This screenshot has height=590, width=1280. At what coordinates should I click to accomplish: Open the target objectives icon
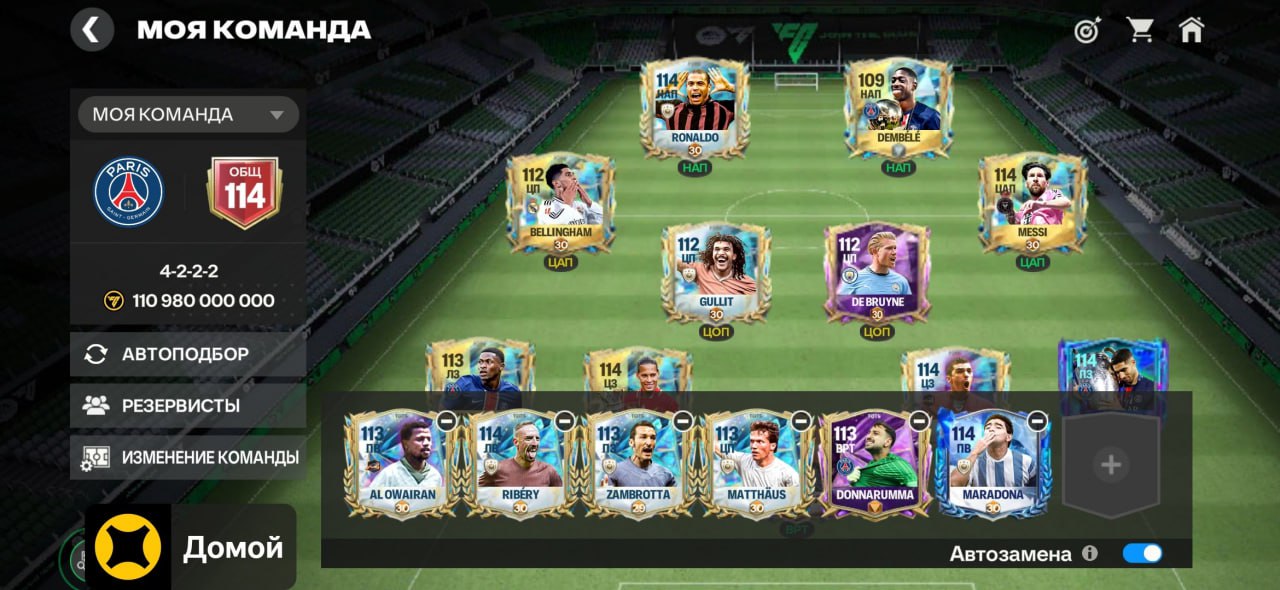click(1087, 30)
